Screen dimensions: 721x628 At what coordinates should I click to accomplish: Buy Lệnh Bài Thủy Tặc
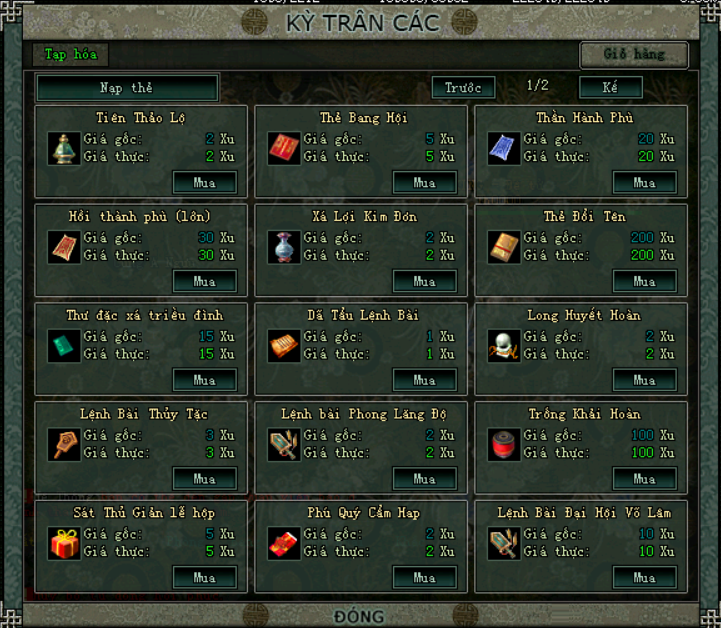tap(205, 479)
